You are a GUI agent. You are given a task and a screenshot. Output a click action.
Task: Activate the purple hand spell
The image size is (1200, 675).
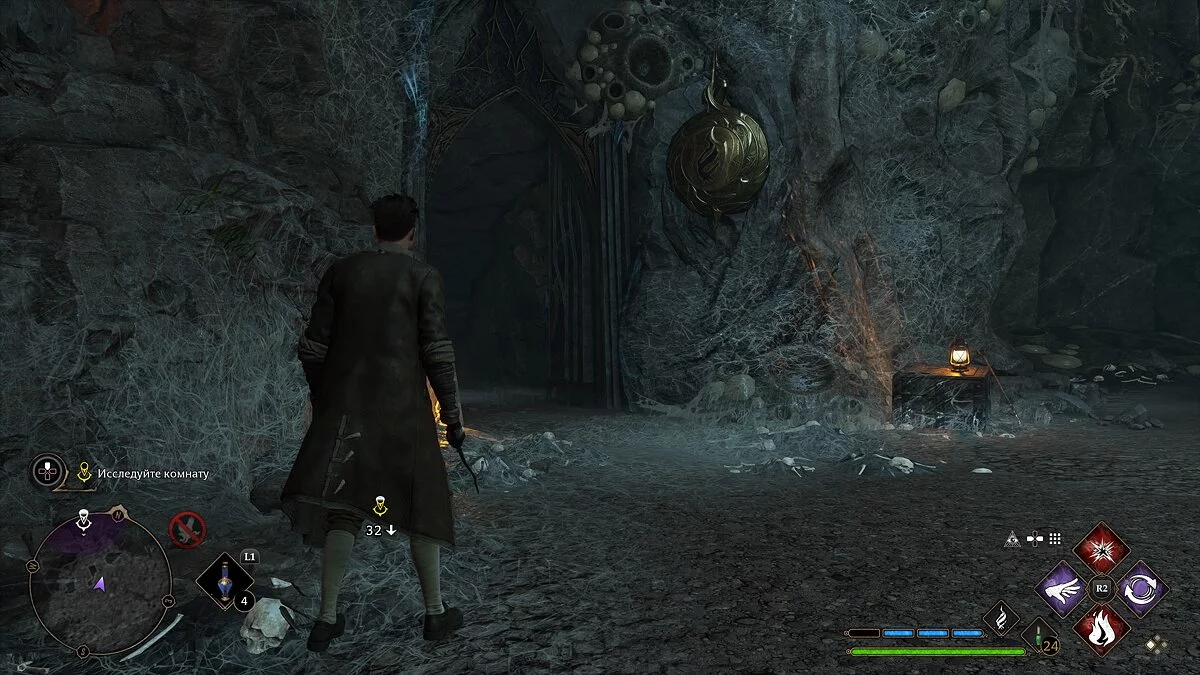1064,588
